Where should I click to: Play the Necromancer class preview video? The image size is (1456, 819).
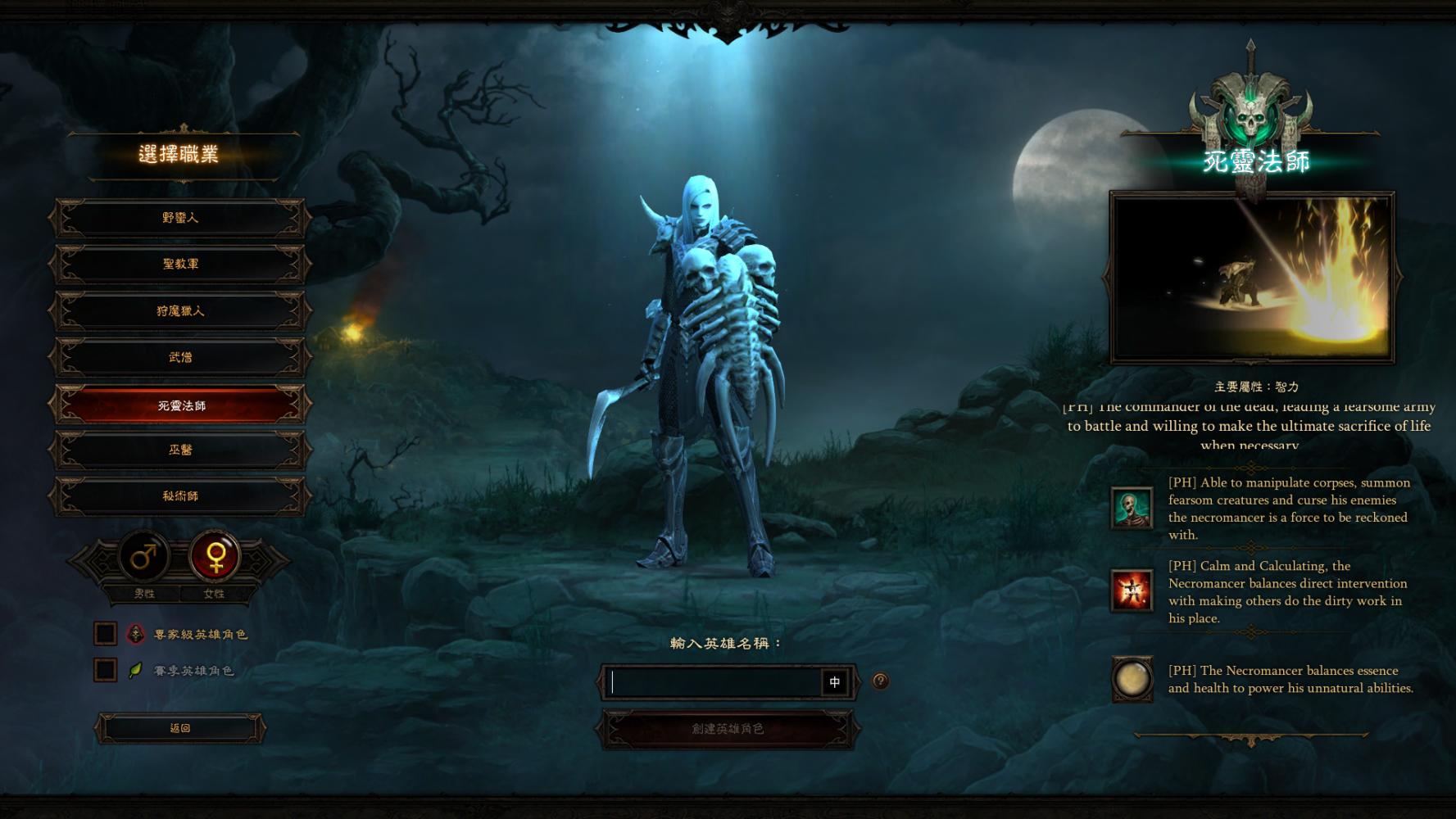pyautogui.click(x=1251, y=277)
